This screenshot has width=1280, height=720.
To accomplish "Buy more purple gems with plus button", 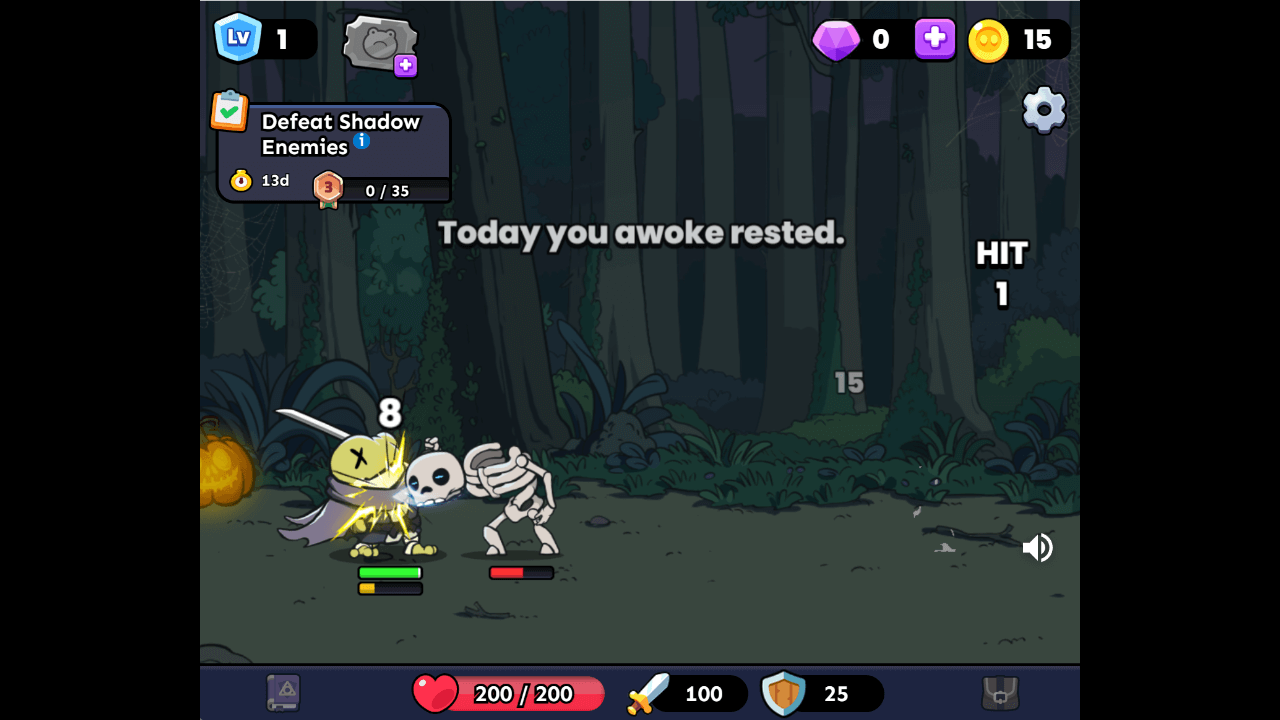I will point(935,39).
